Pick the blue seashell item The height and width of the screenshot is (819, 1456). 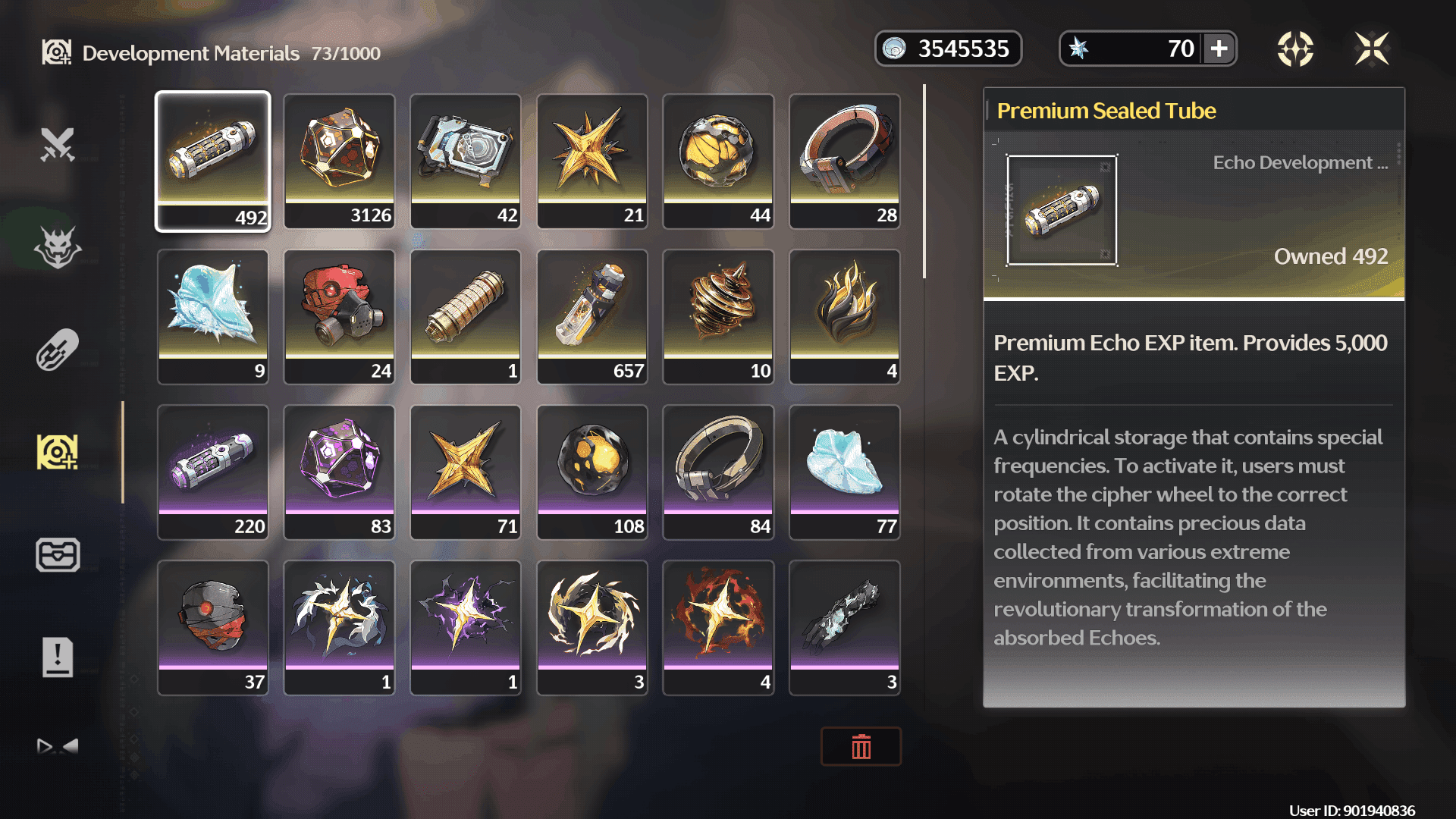point(213,316)
